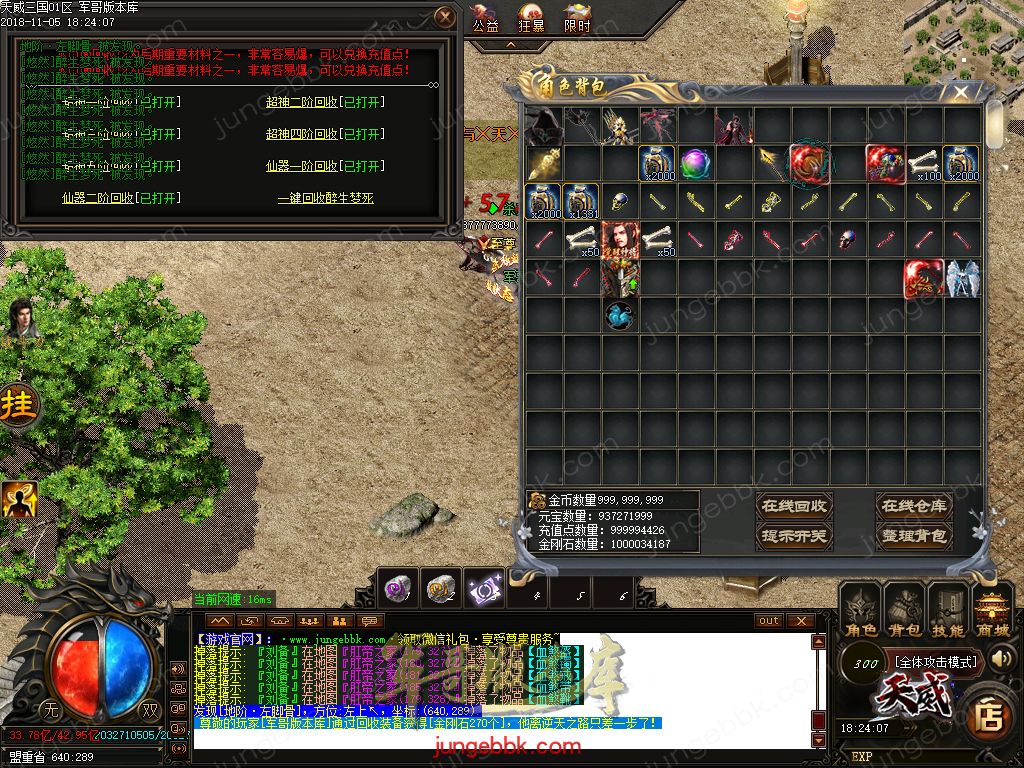The image size is (1024, 768).
Task: Click 一键回收醉生梦死 link
Action: click(x=325, y=198)
